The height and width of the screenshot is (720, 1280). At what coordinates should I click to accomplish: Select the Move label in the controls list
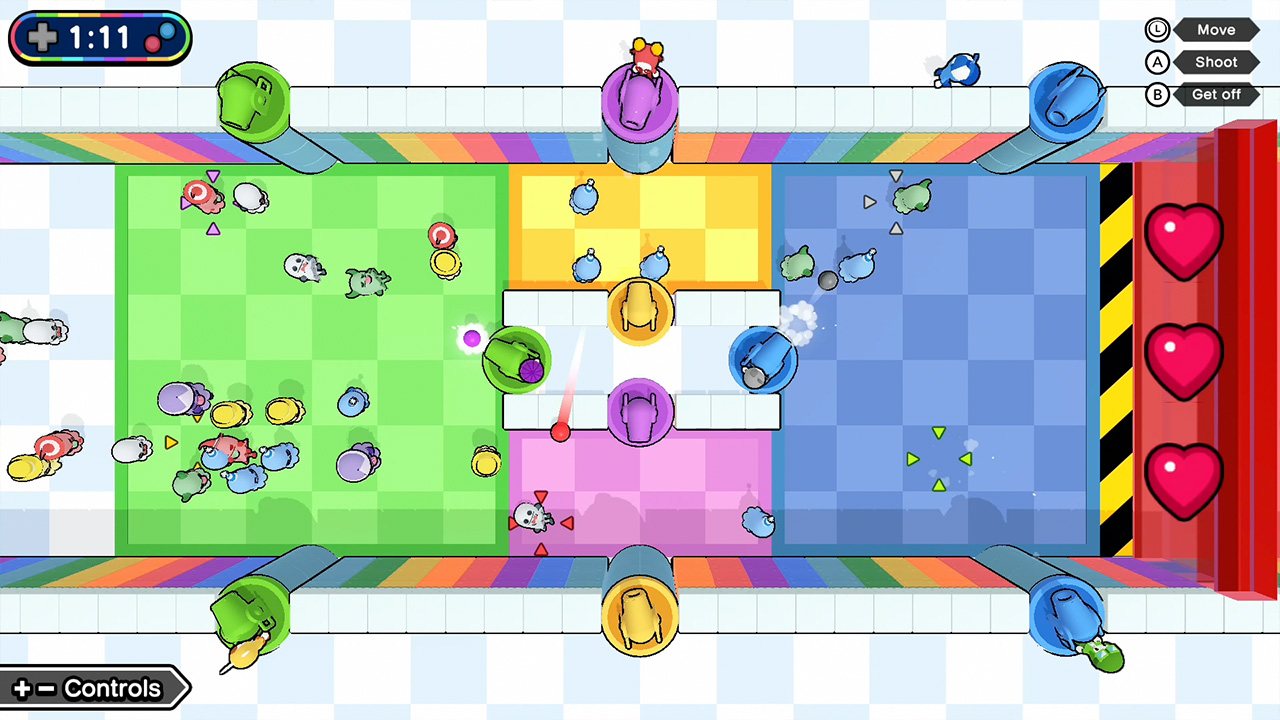[x=1216, y=29]
